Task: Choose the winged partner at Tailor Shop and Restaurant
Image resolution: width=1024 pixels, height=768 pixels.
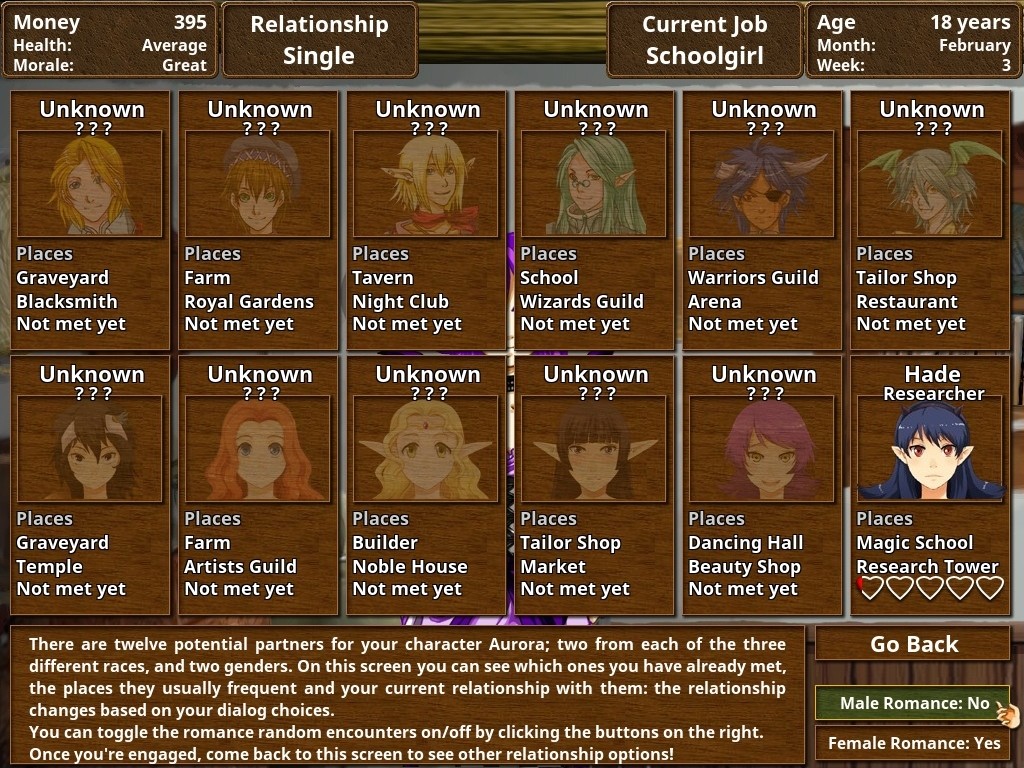Action: point(930,185)
